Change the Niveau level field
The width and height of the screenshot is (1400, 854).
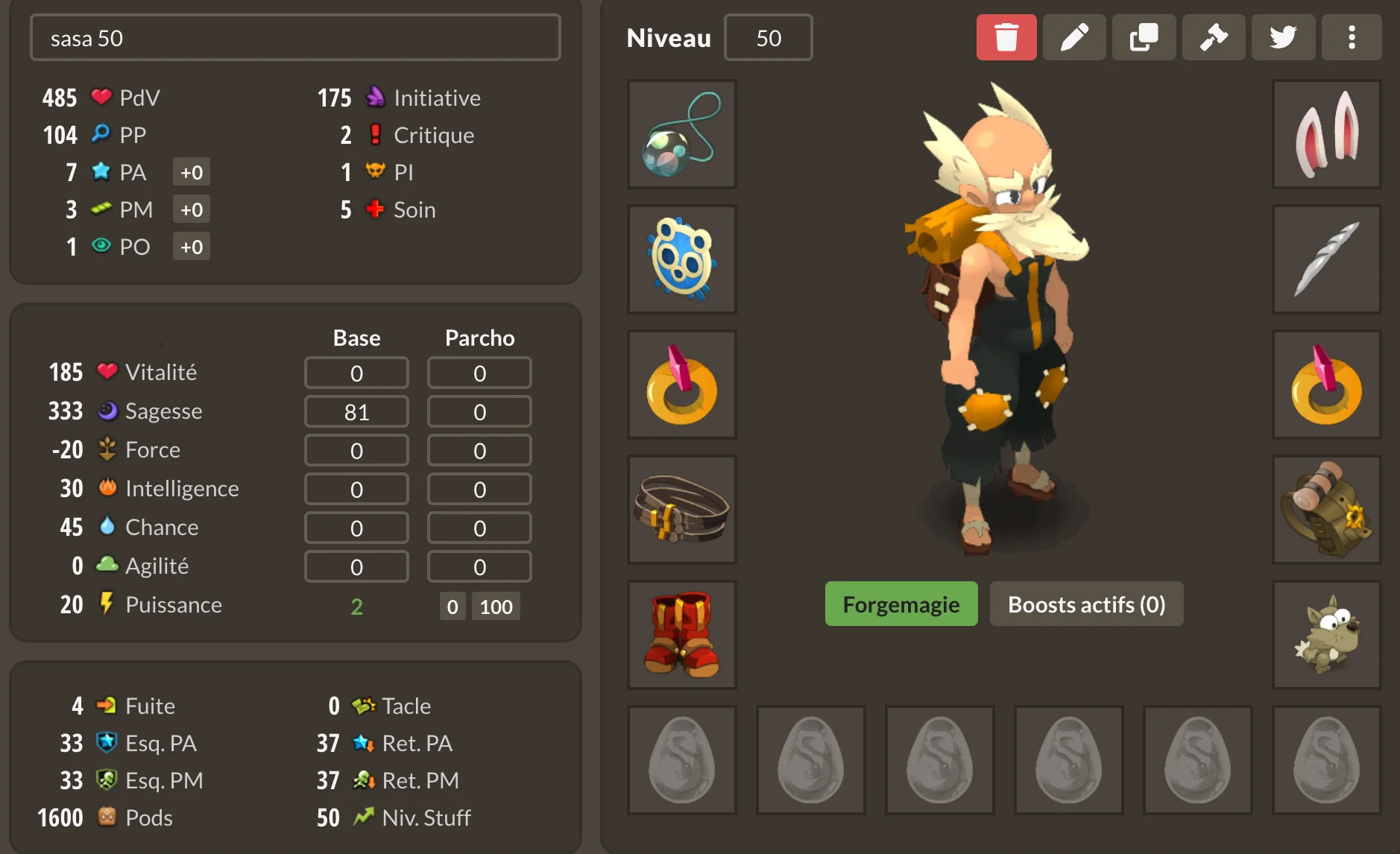point(768,38)
